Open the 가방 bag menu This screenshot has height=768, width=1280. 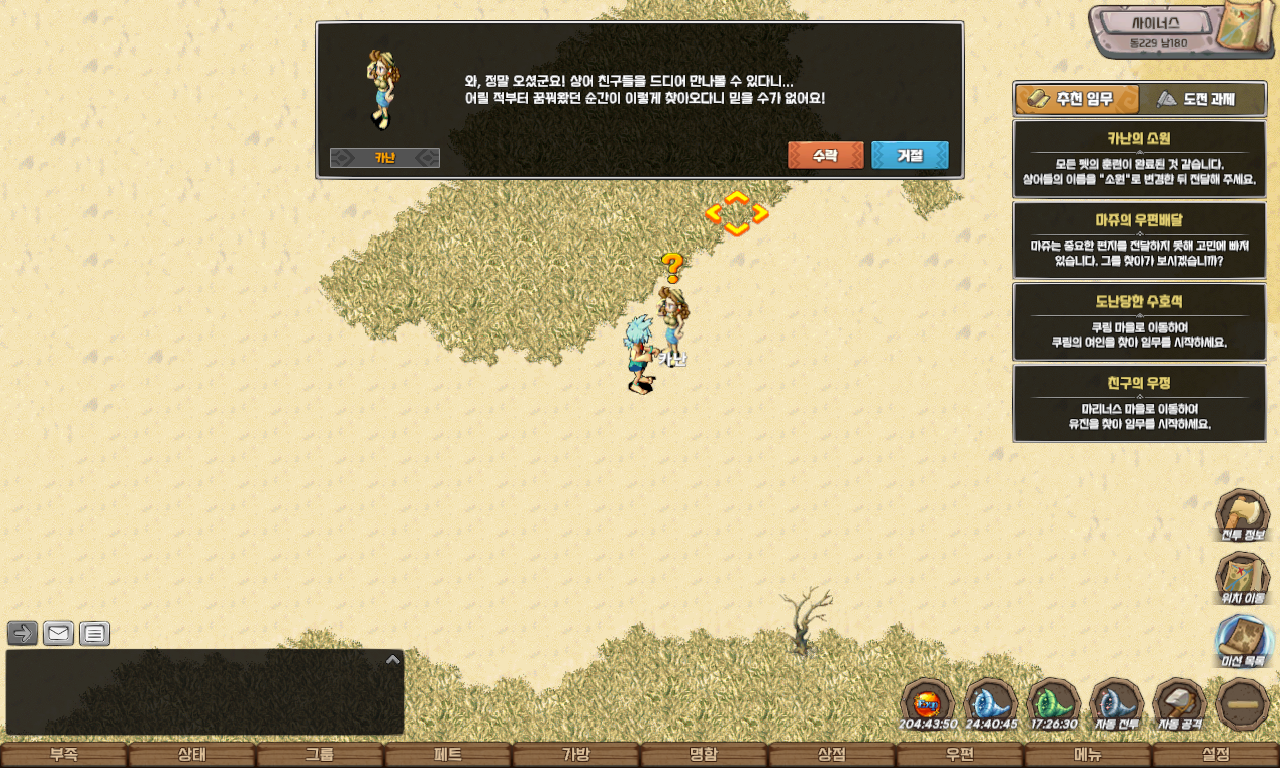575,755
